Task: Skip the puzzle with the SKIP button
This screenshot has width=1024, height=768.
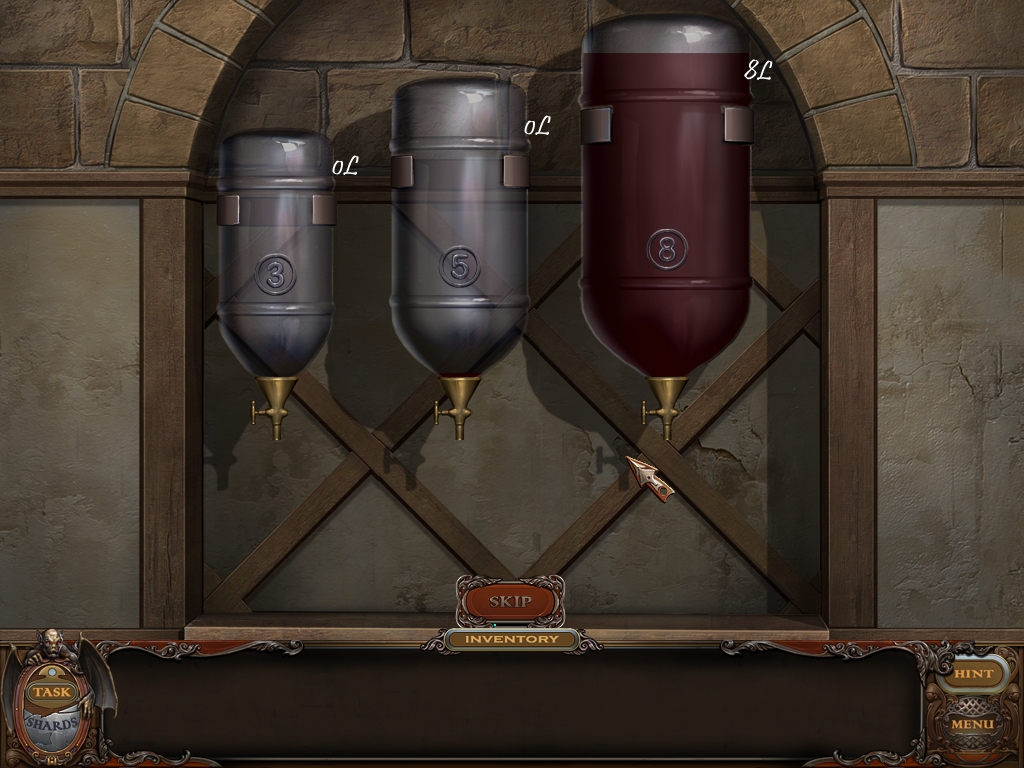Action: point(510,602)
